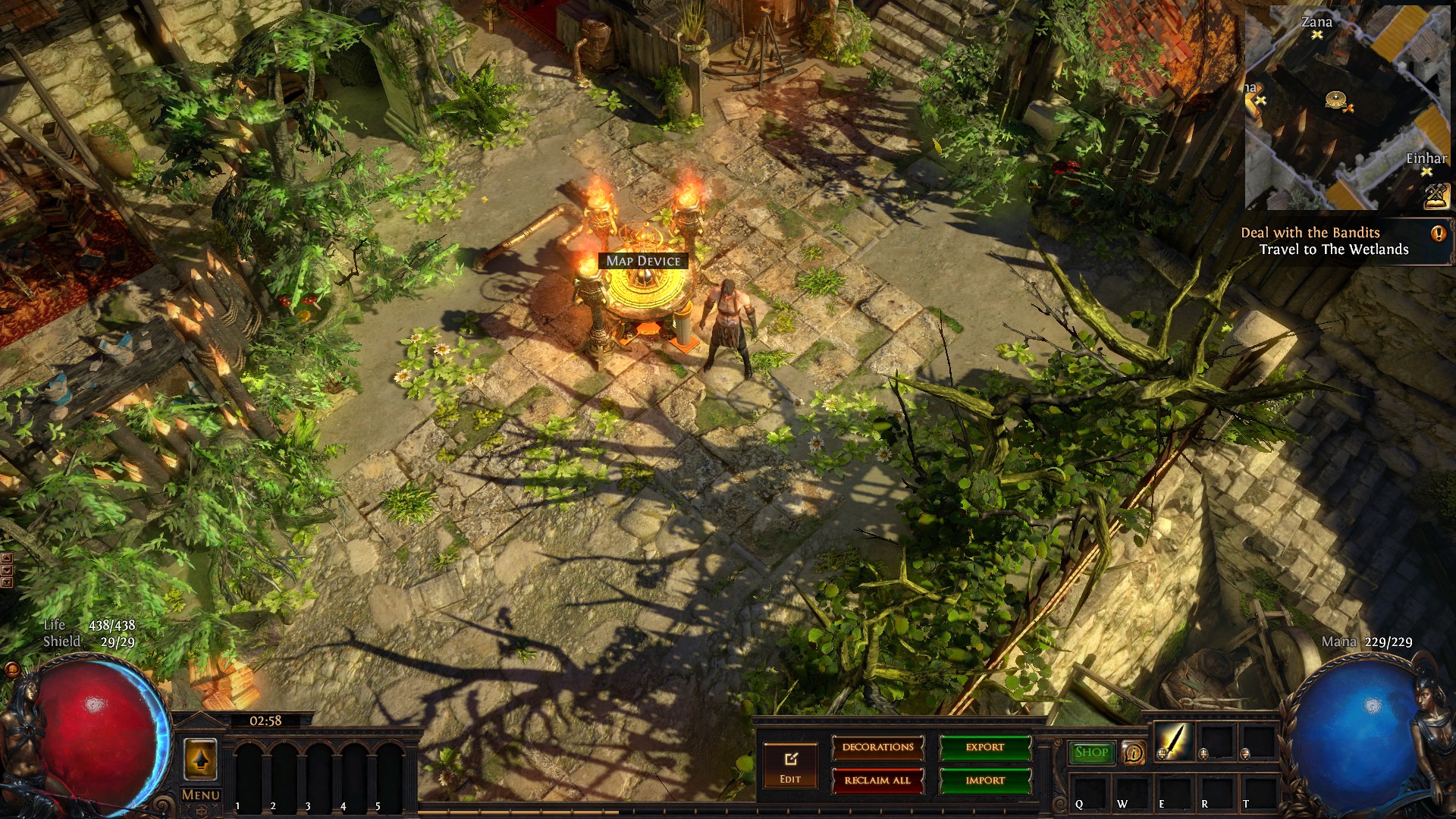This screenshot has height=819, width=1456.
Task: Export the hideout layout
Action: pos(985,748)
